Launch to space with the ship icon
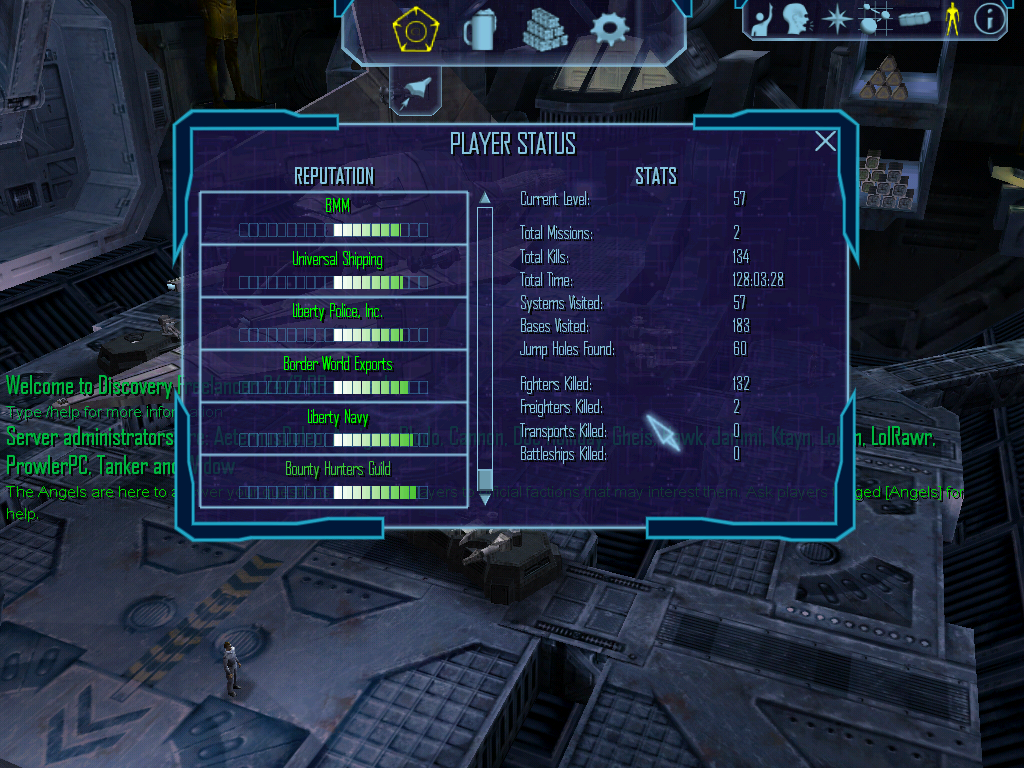 point(416,93)
